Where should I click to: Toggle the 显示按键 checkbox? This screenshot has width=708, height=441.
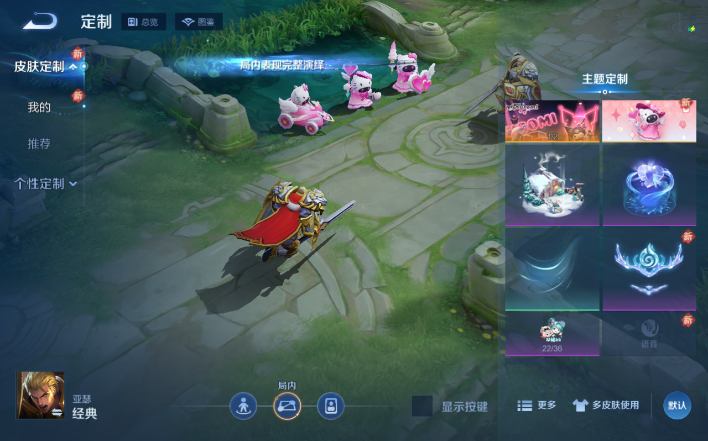422,406
